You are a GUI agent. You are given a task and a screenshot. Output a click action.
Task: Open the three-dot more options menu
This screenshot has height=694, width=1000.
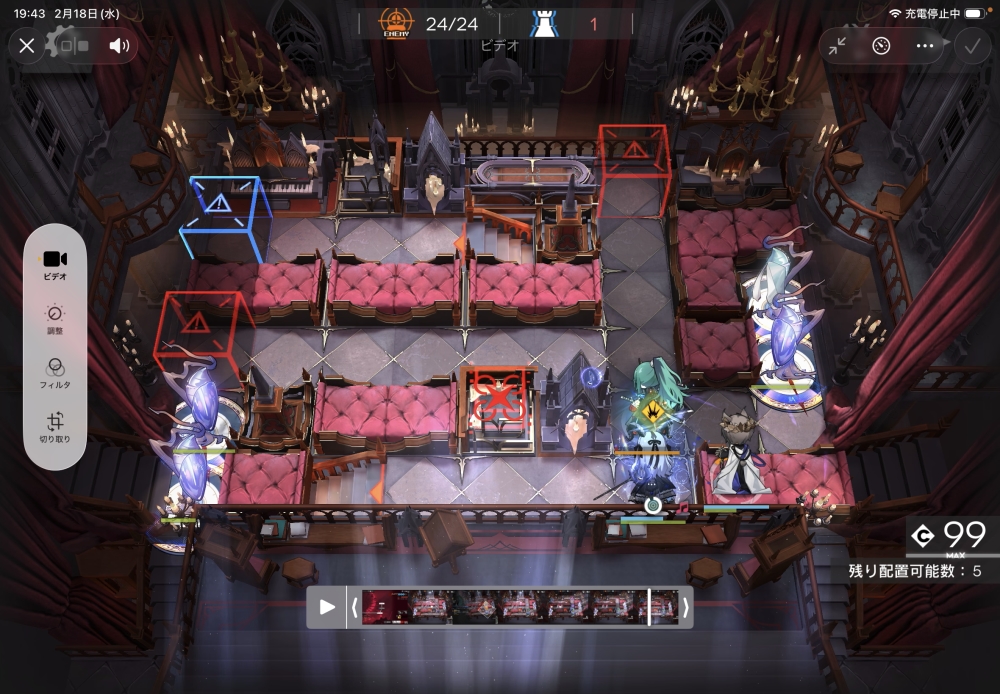pos(924,45)
